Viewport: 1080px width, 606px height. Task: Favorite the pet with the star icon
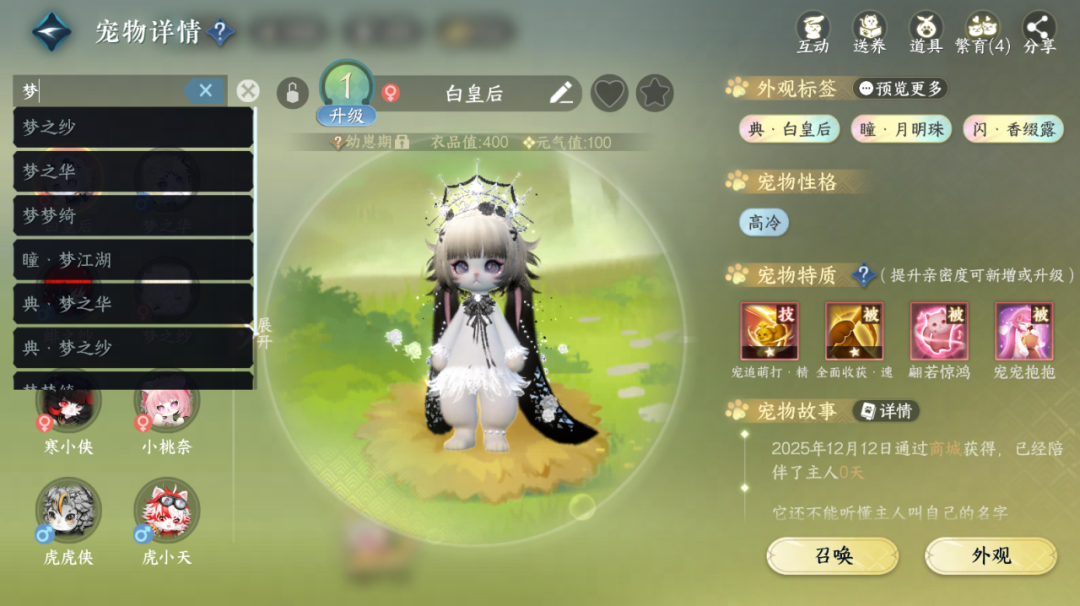[655, 94]
